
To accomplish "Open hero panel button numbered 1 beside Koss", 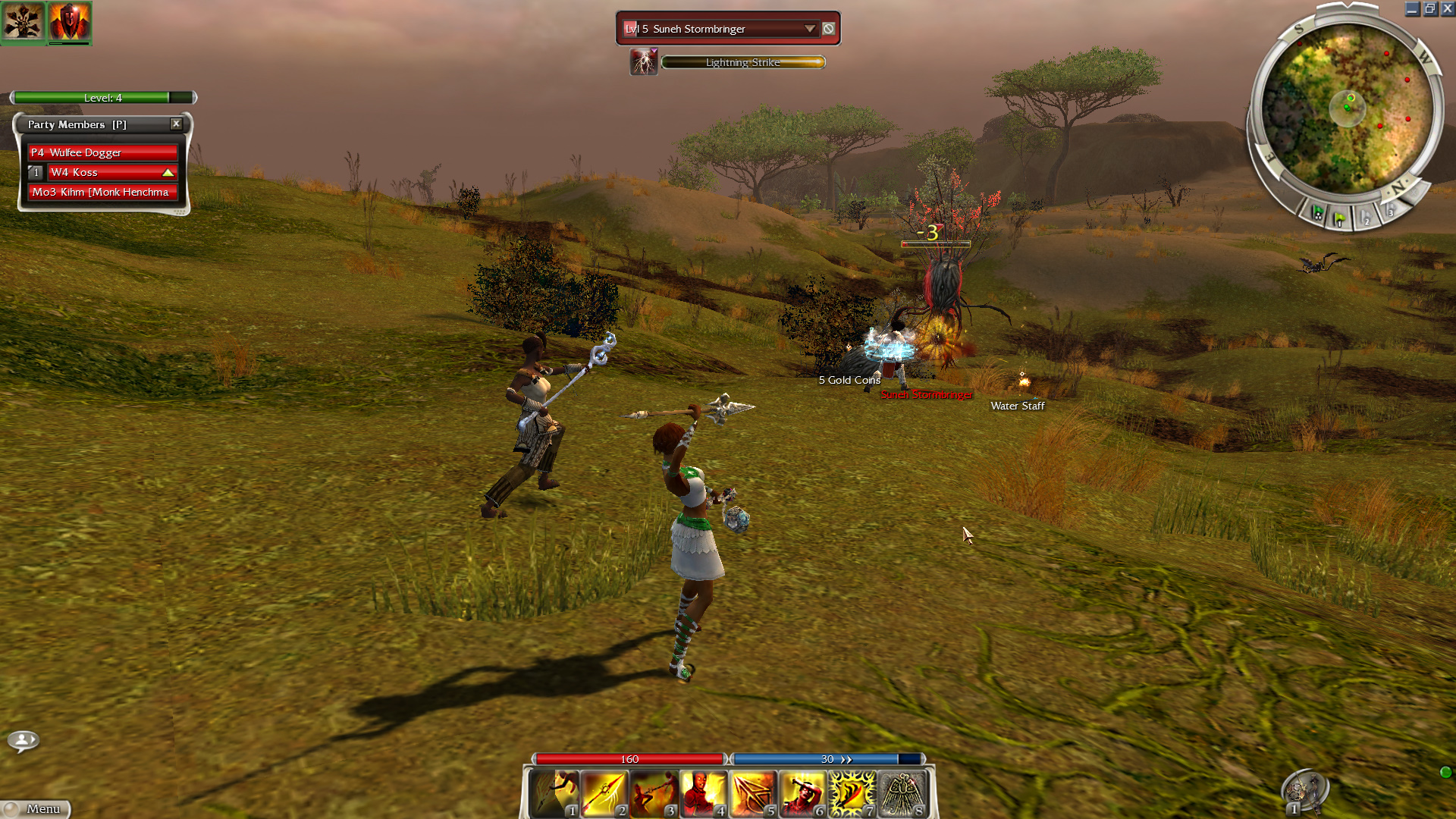I will pos(36,172).
